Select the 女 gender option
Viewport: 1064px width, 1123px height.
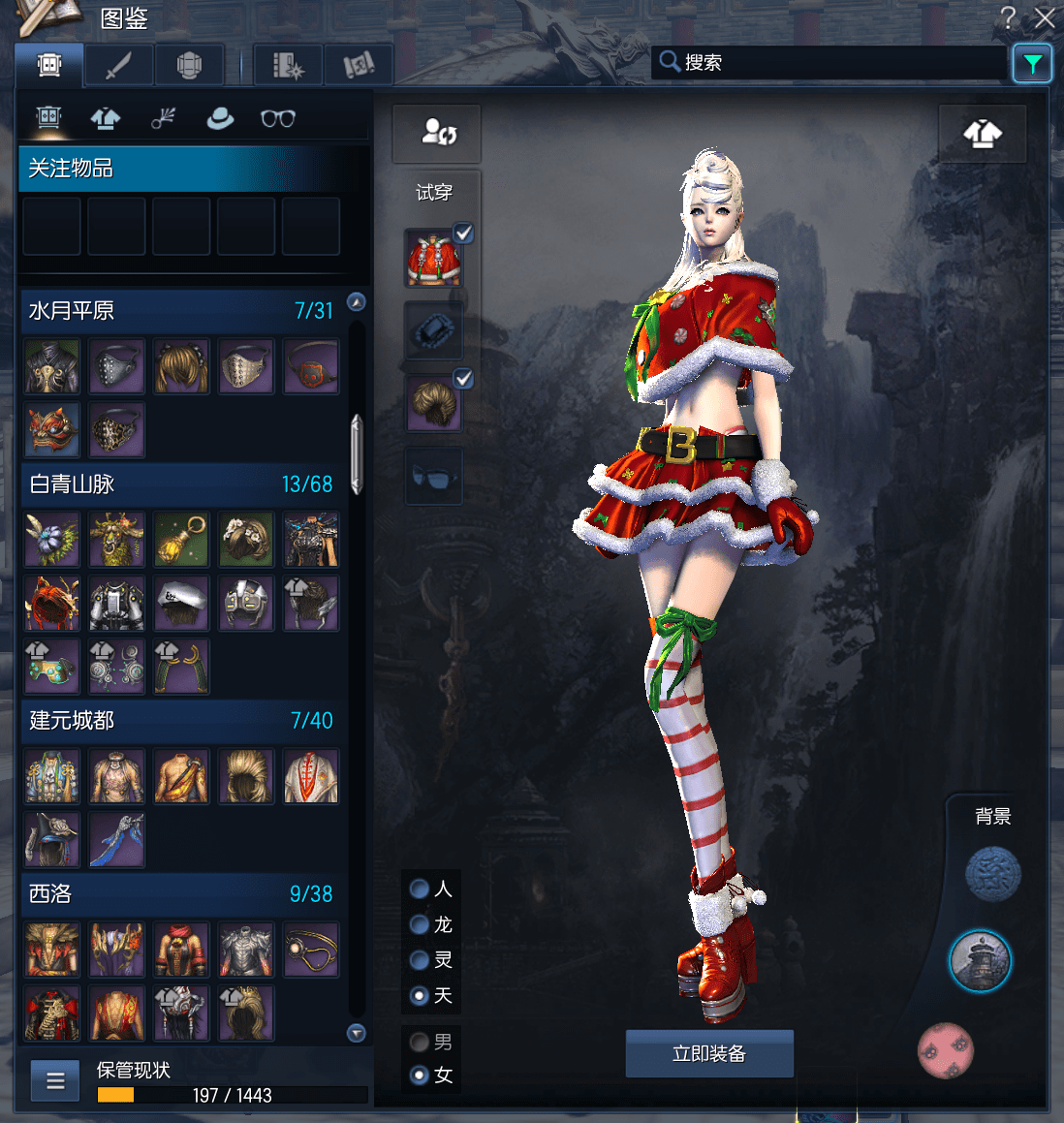click(x=420, y=1075)
